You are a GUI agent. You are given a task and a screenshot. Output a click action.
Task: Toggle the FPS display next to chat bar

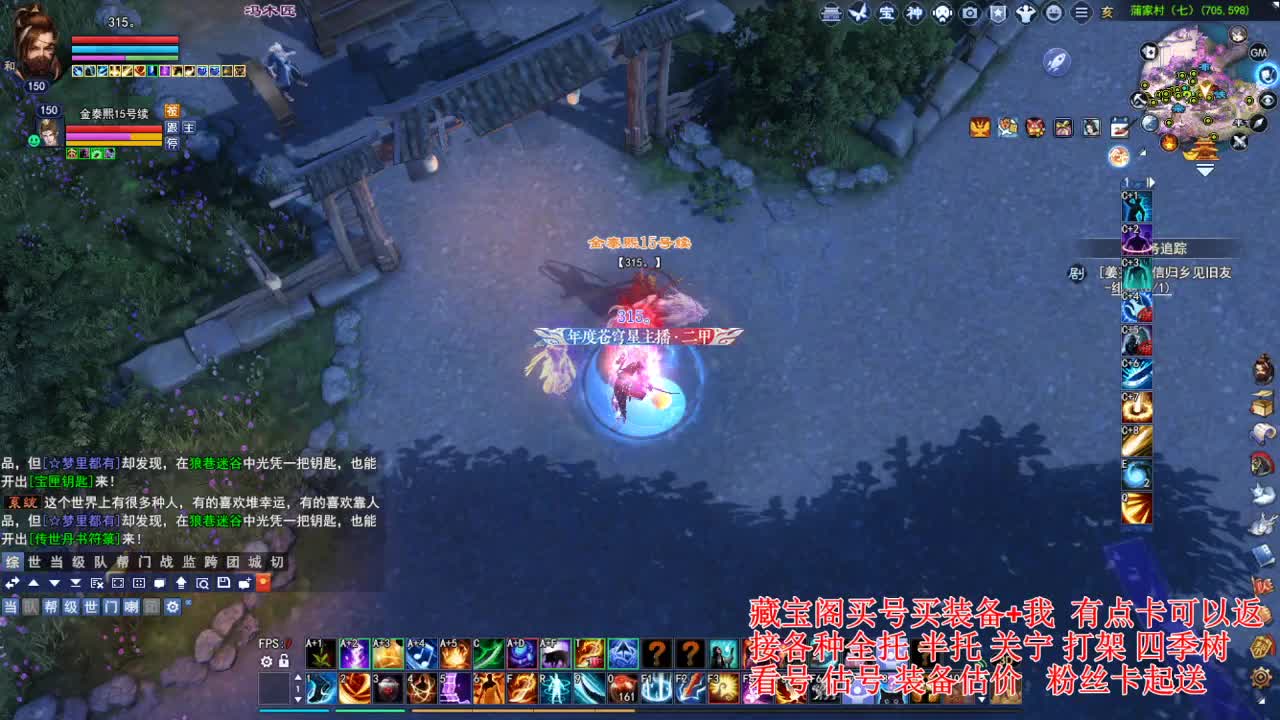[272, 642]
